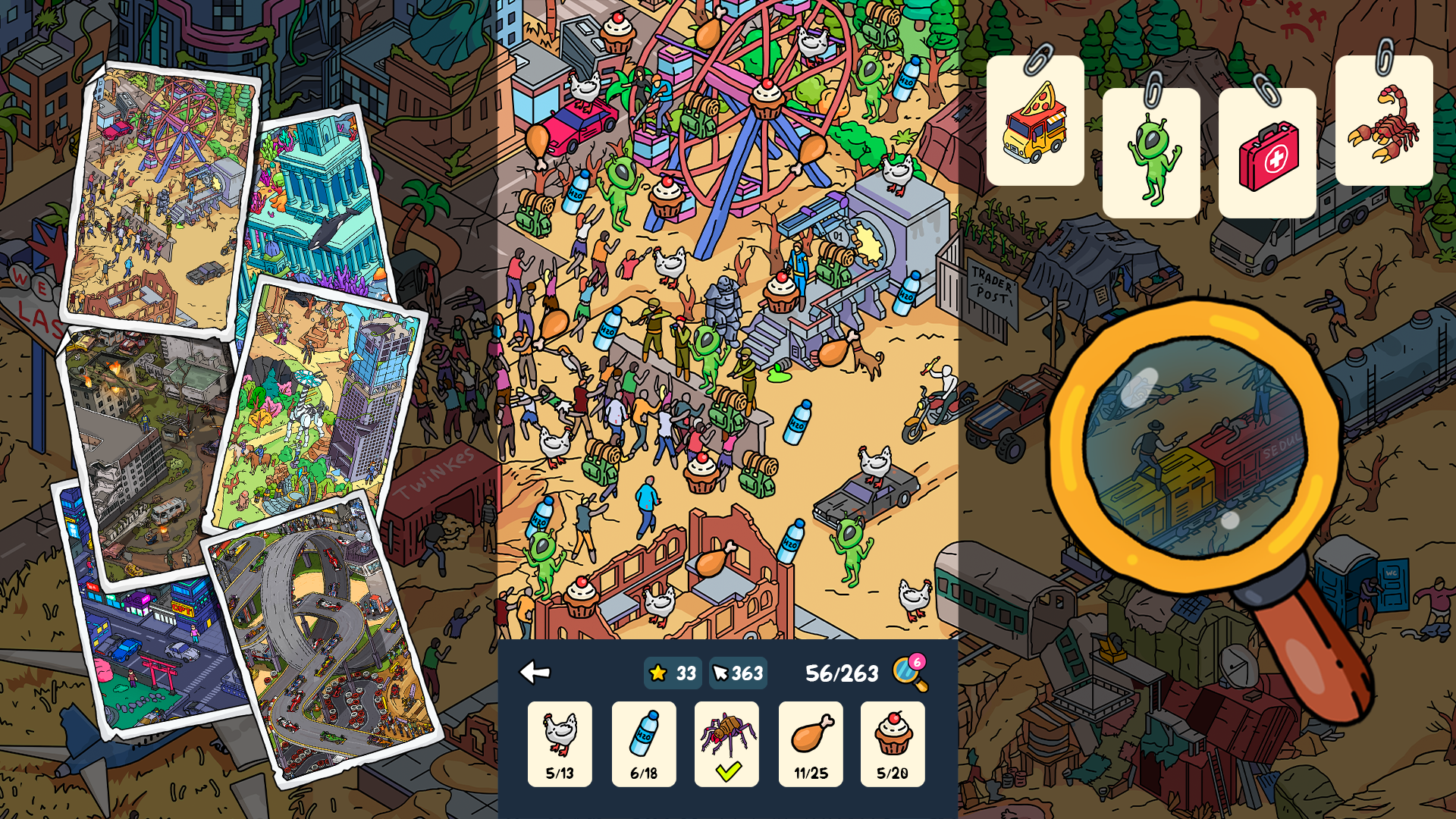The image size is (1456, 819).
Task: Select the cupcake collectible tracker icon
Action: pos(893,743)
